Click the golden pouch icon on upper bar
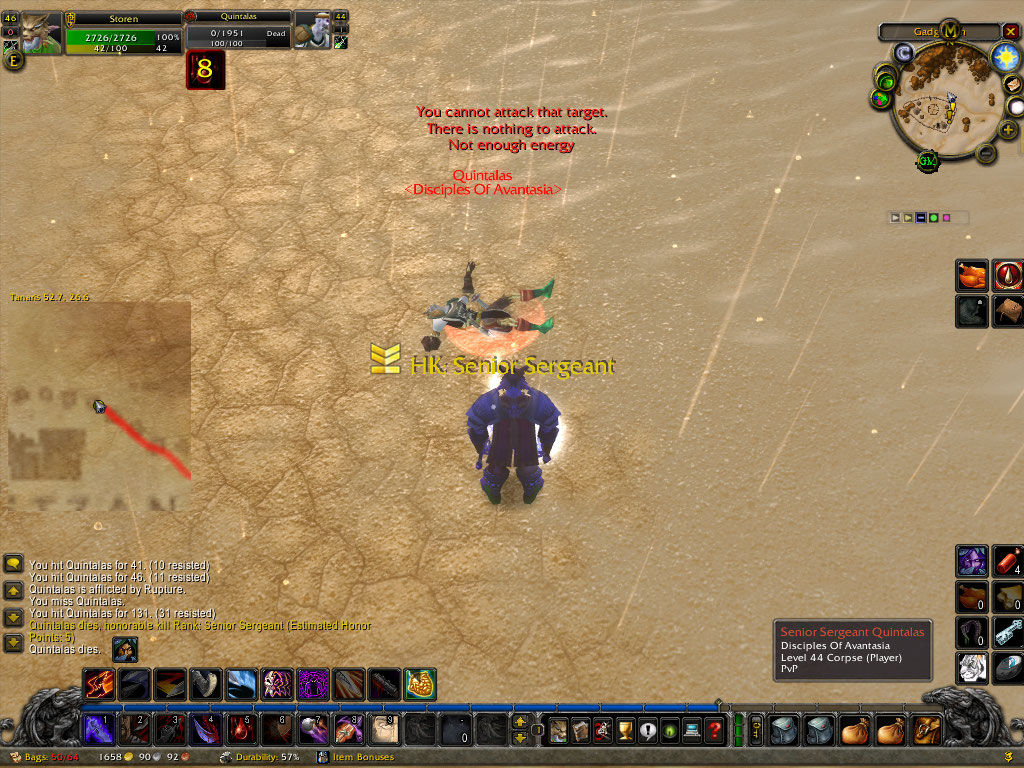 (x=421, y=685)
